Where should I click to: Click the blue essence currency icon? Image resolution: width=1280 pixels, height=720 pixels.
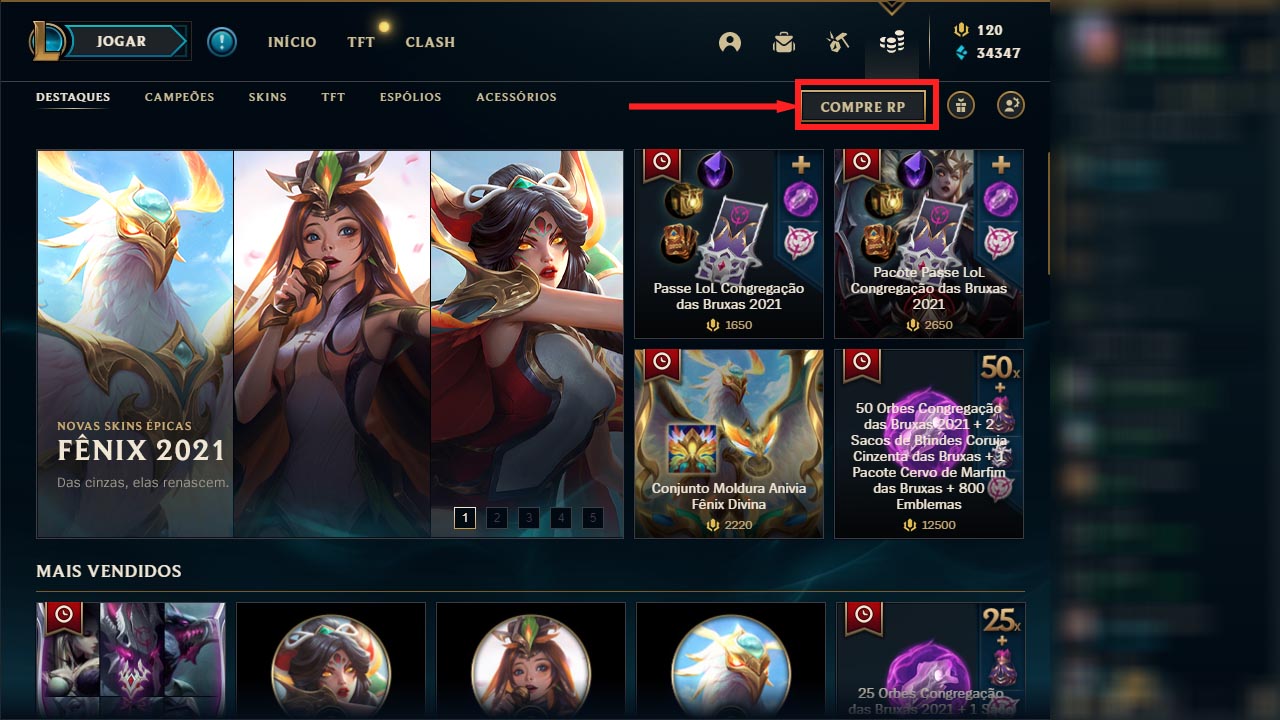(x=962, y=49)
